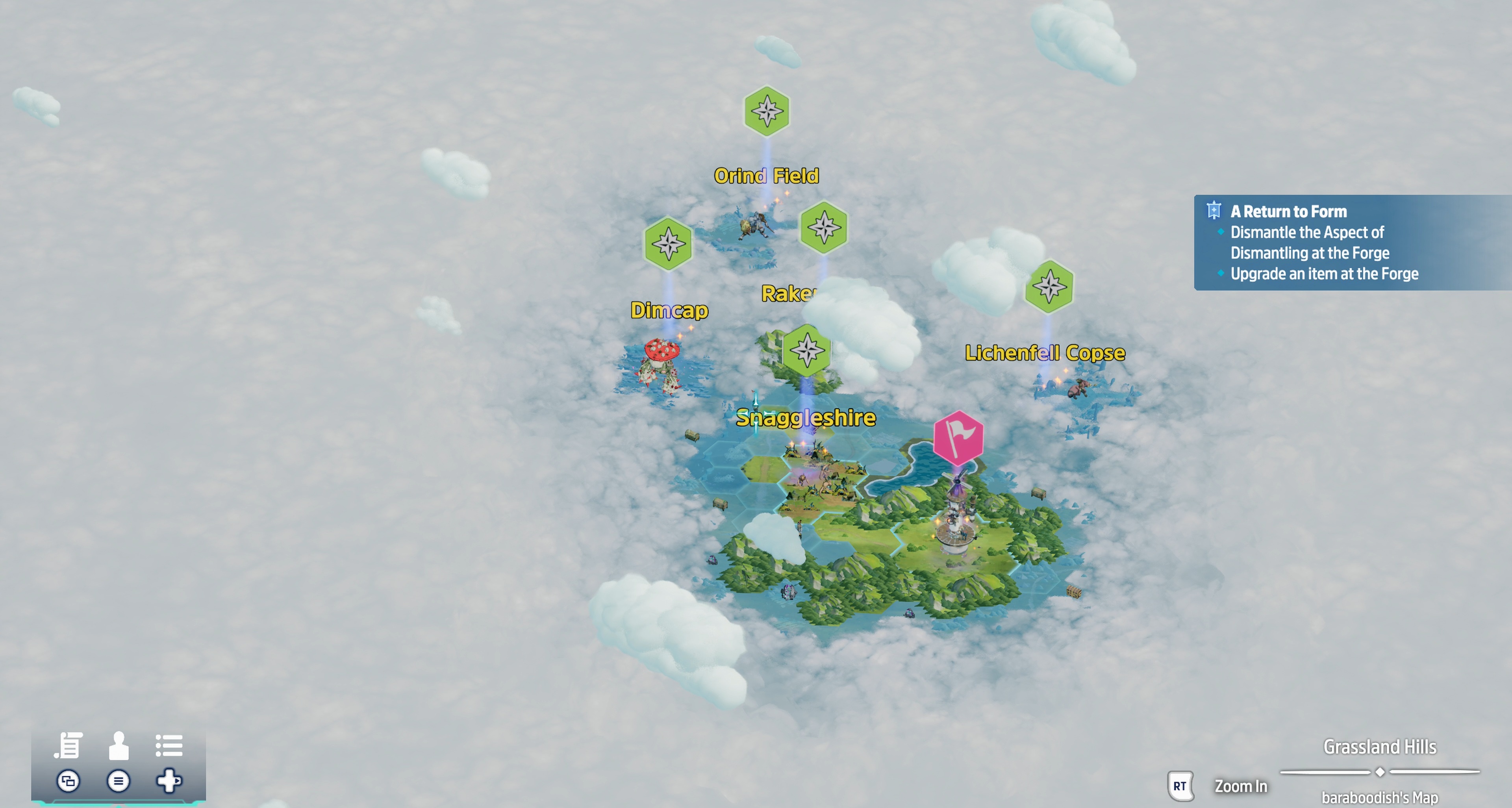1512x808 pixels.
Task: Choose the Raker location marker
Action: point(823,227)
